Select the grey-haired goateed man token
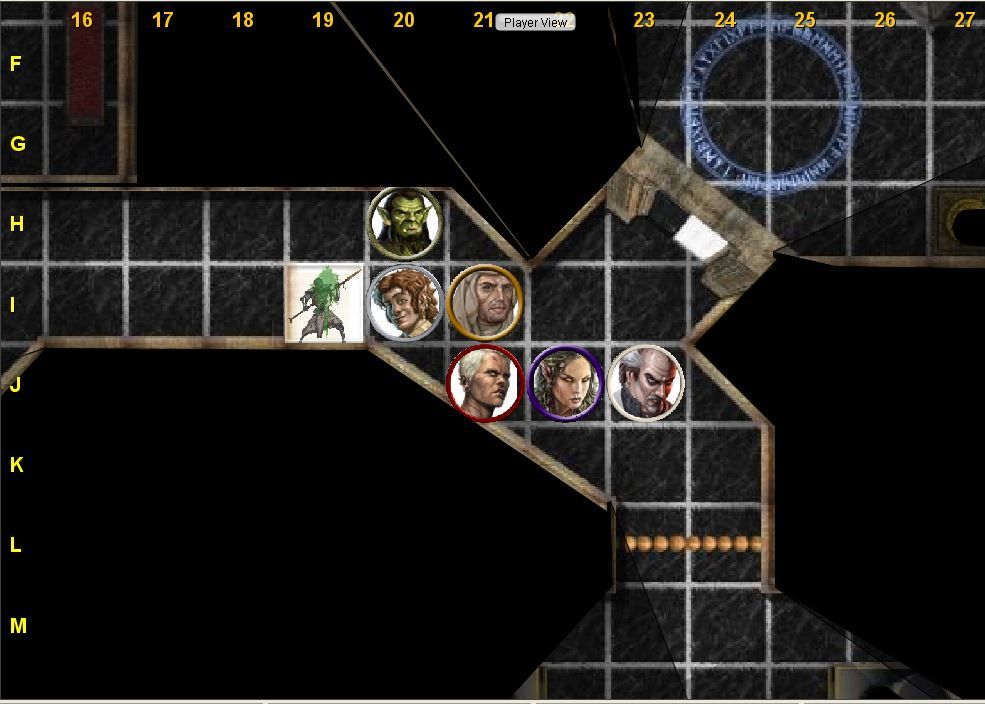This screenshot has height=704, width=985. point(646,383)
